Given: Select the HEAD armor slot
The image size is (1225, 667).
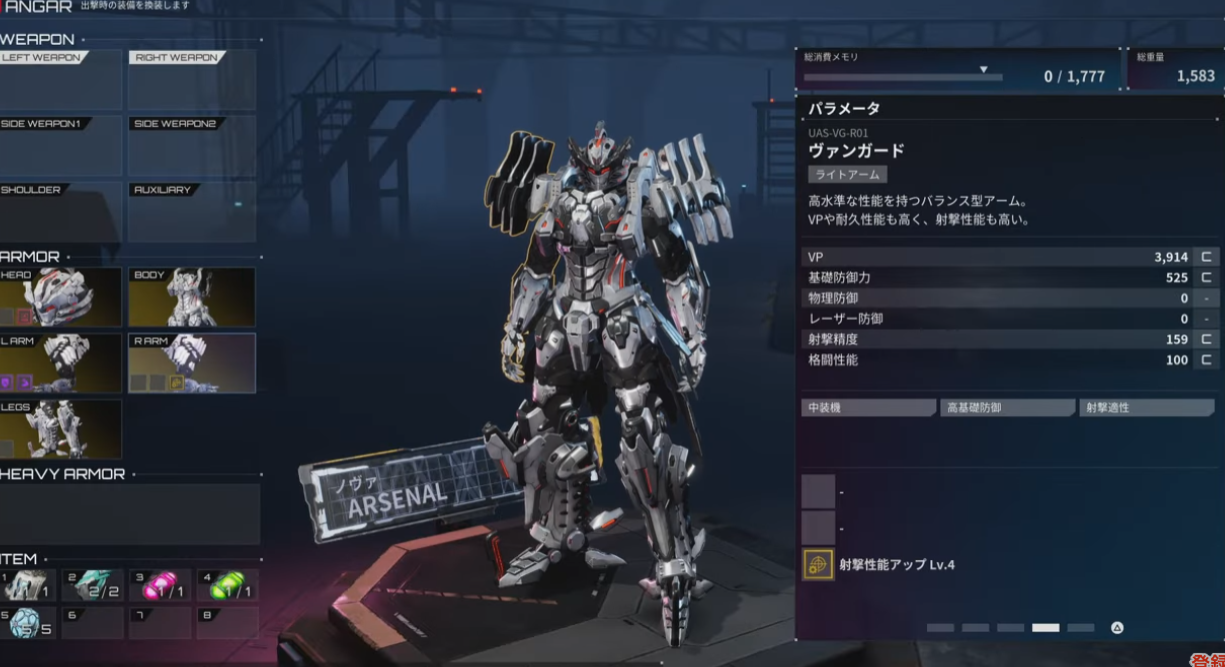Looking at the screenshot, I should (60, 297).
